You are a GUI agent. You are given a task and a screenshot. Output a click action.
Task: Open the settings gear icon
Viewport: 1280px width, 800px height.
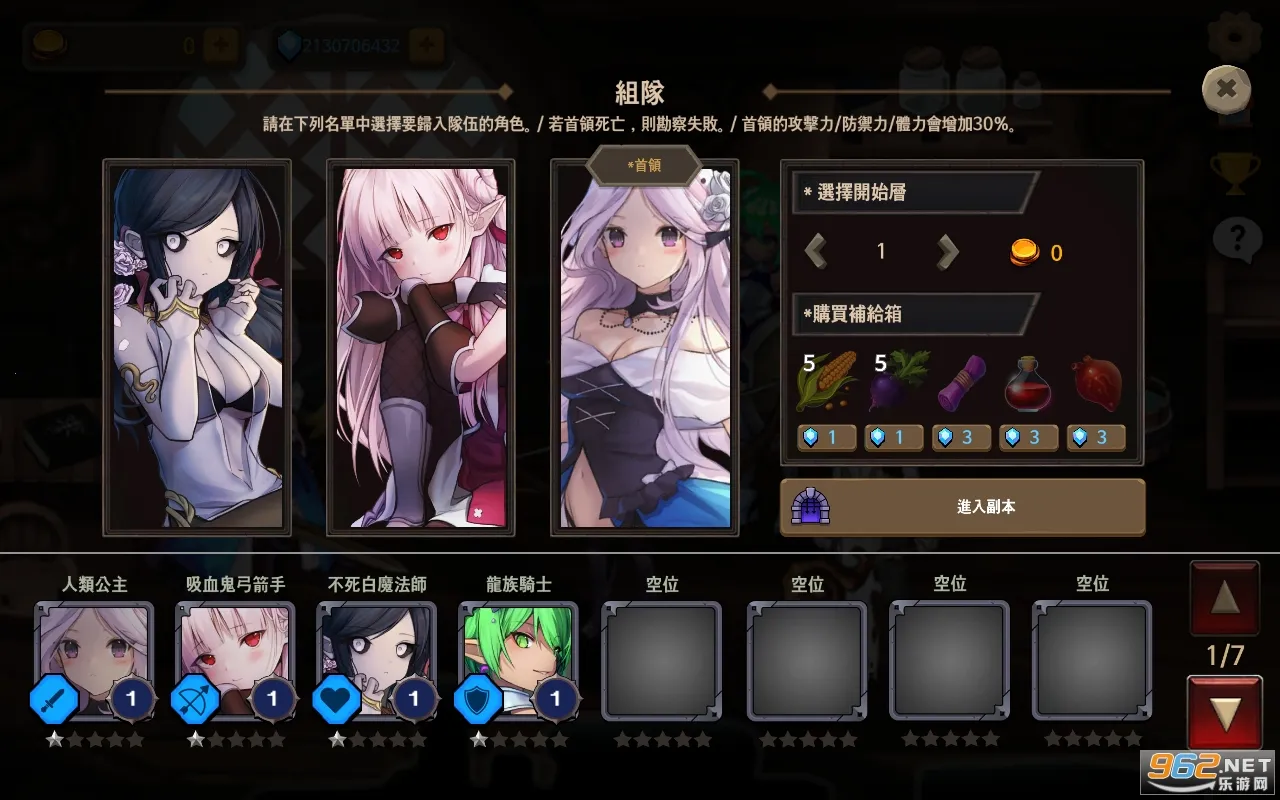[1229, 32]
